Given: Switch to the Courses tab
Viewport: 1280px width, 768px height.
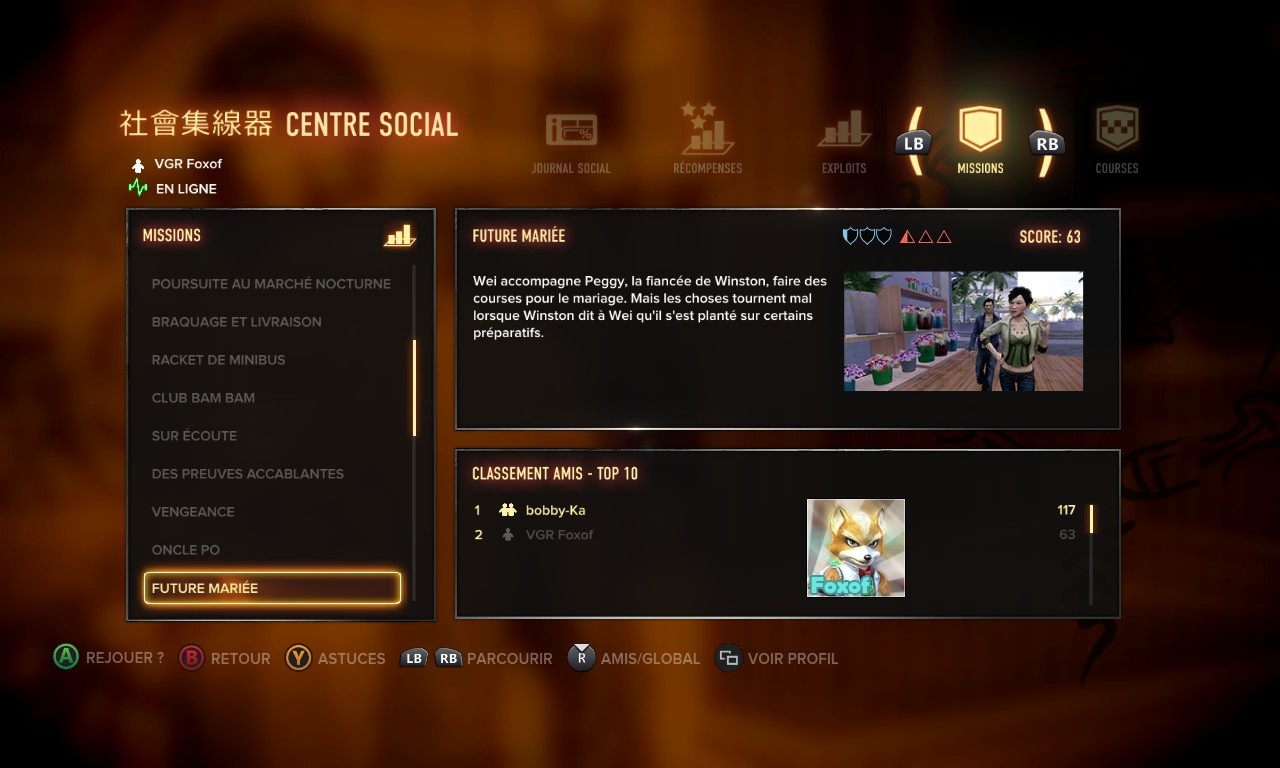Looking at the screenshot, I should click(x=1117, y=141).
